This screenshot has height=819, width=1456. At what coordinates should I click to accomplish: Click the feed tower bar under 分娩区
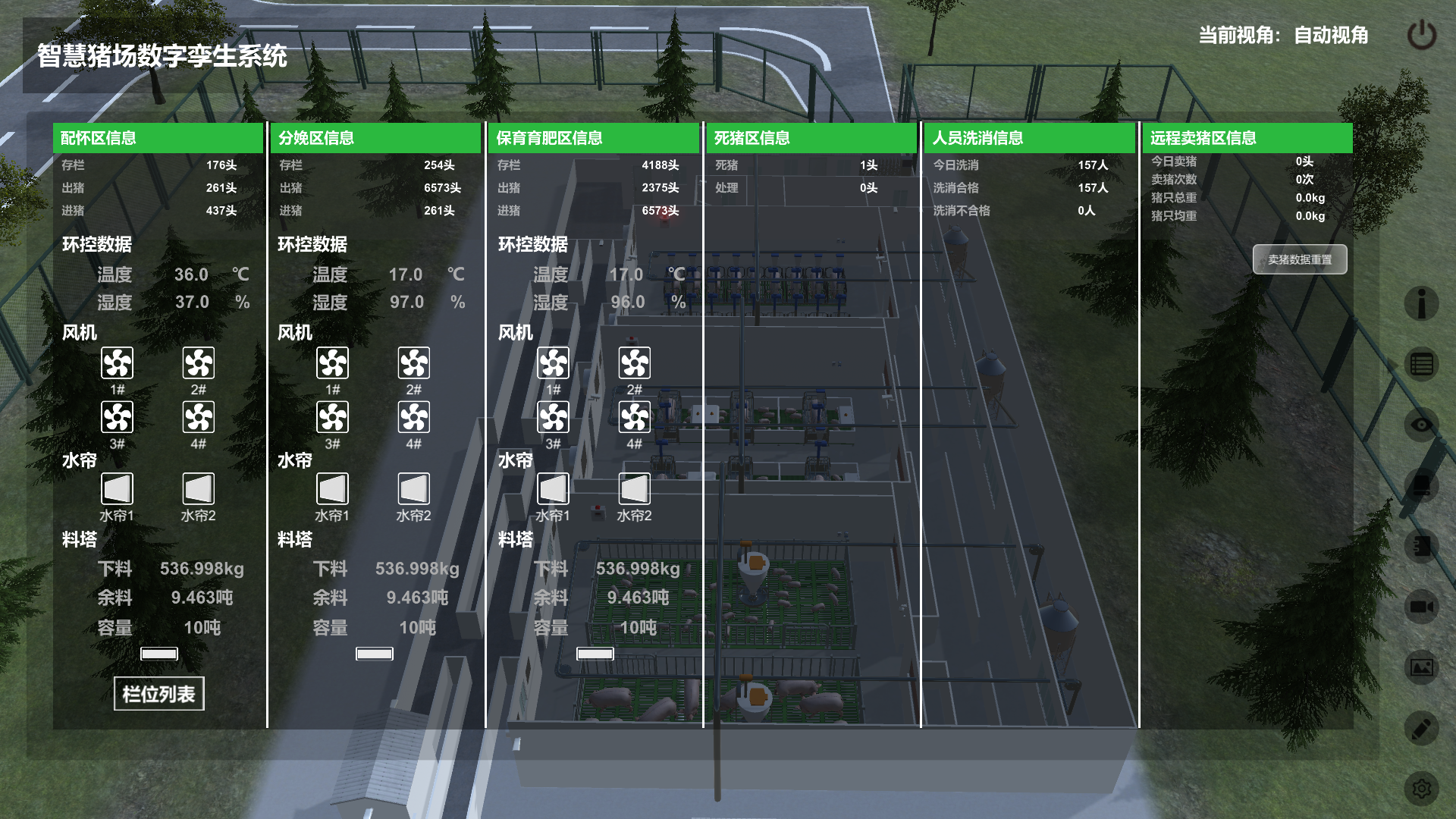pyautogui.click(x=375, y=654)
